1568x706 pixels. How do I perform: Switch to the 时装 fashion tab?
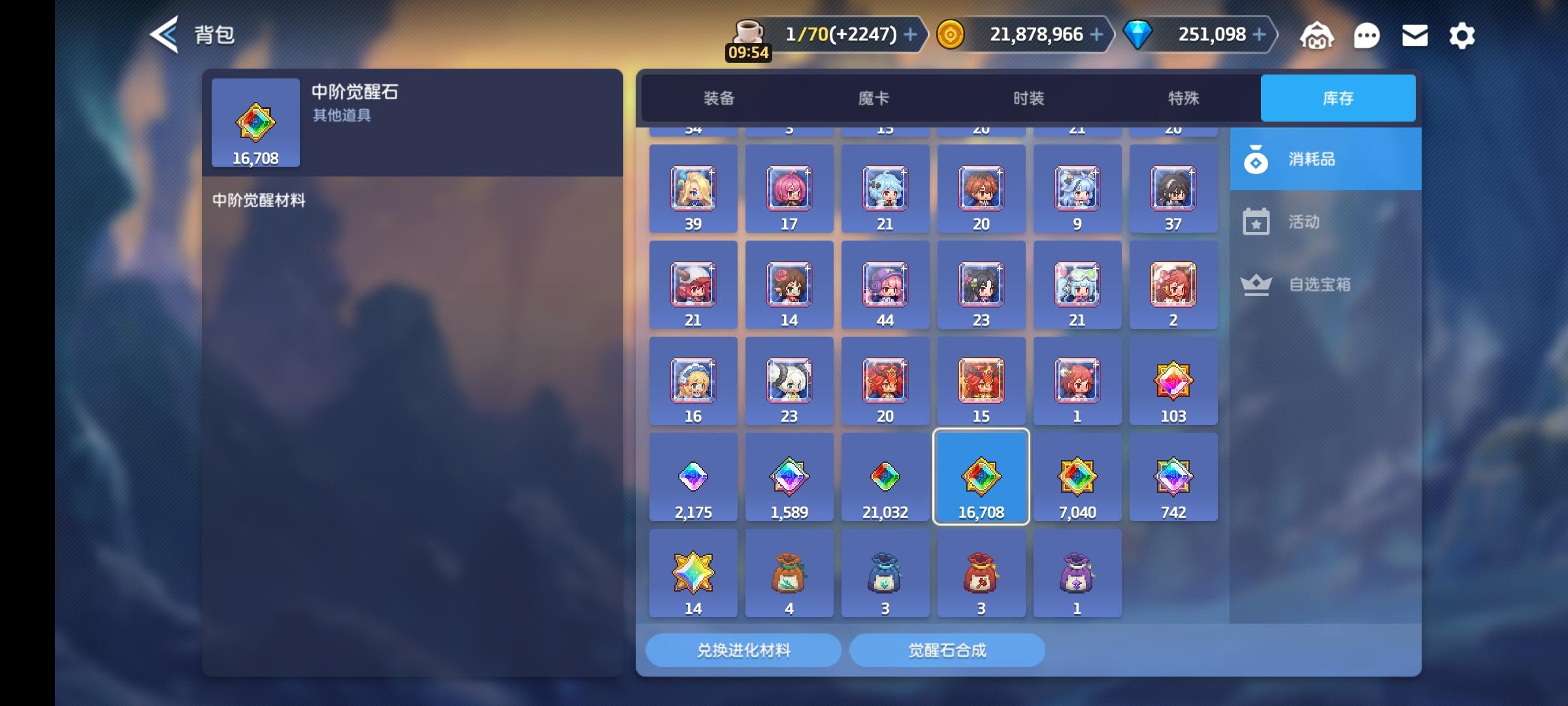(1028, 98)
